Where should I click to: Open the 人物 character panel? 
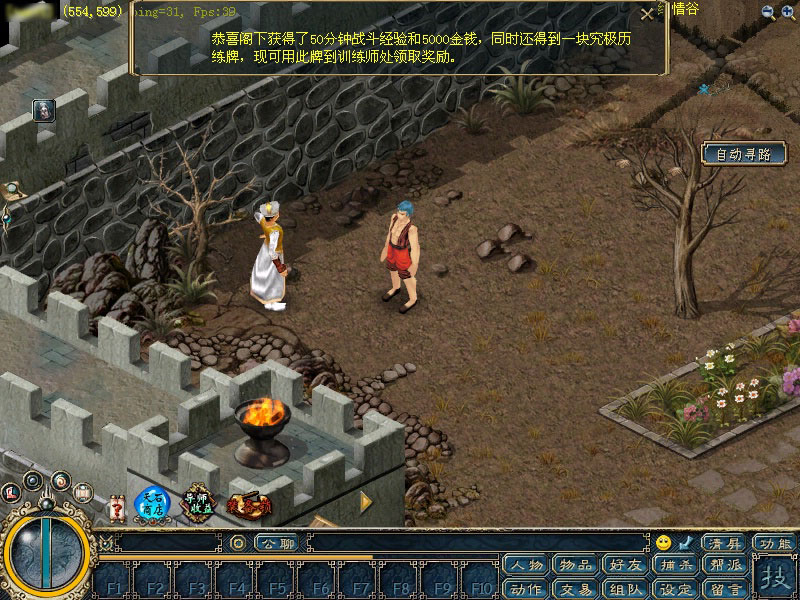click(x=527, y=565)
